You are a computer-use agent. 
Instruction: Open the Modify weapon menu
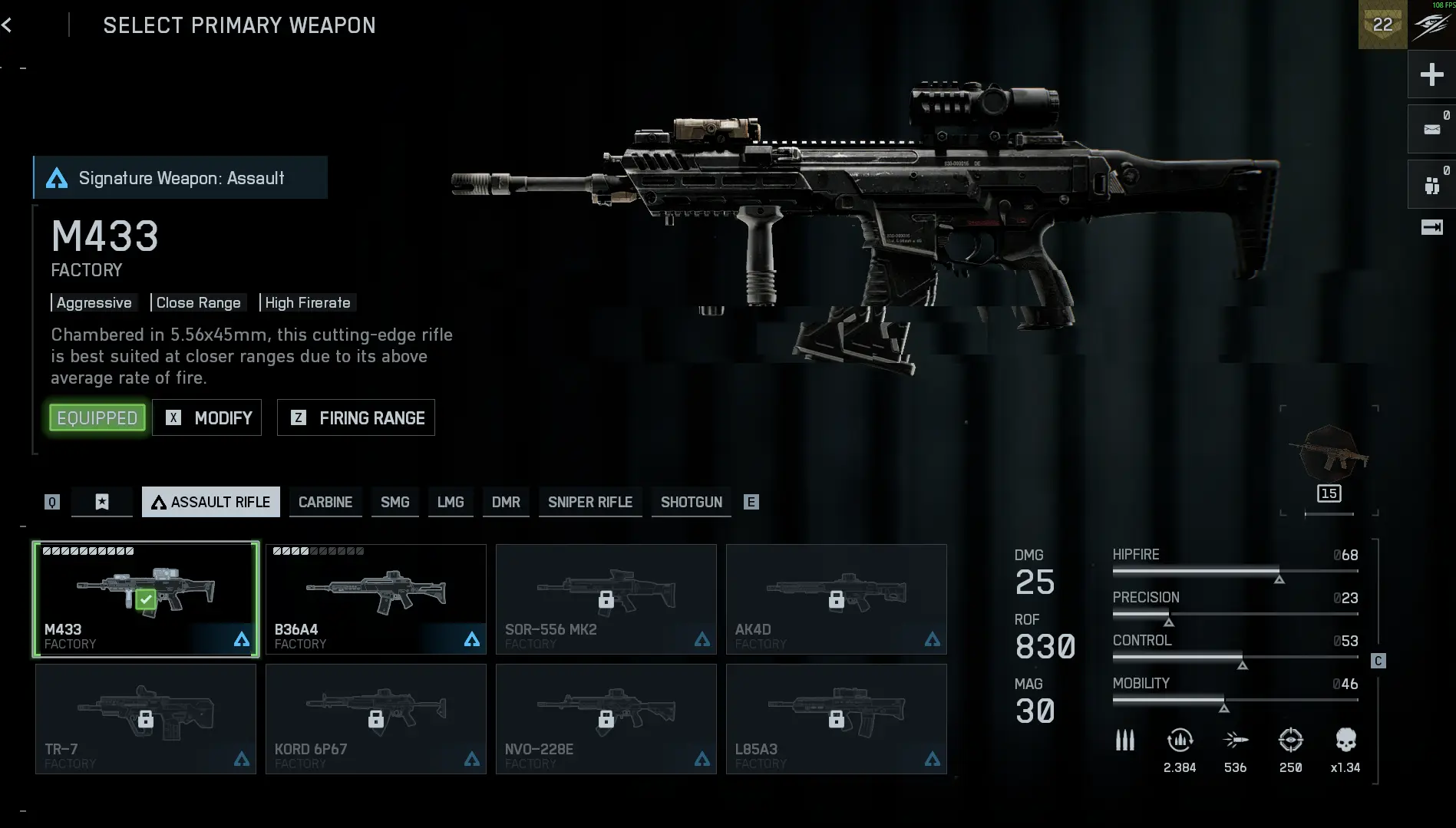coord(207,418)
